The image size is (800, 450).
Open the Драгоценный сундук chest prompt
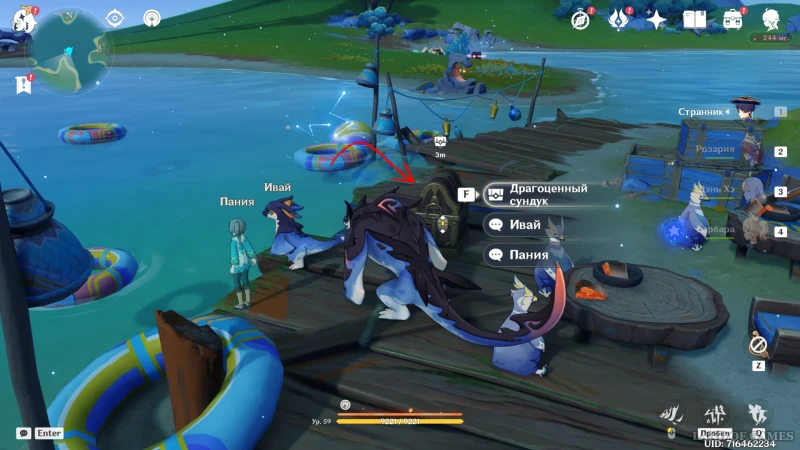[x=544, y=194]
